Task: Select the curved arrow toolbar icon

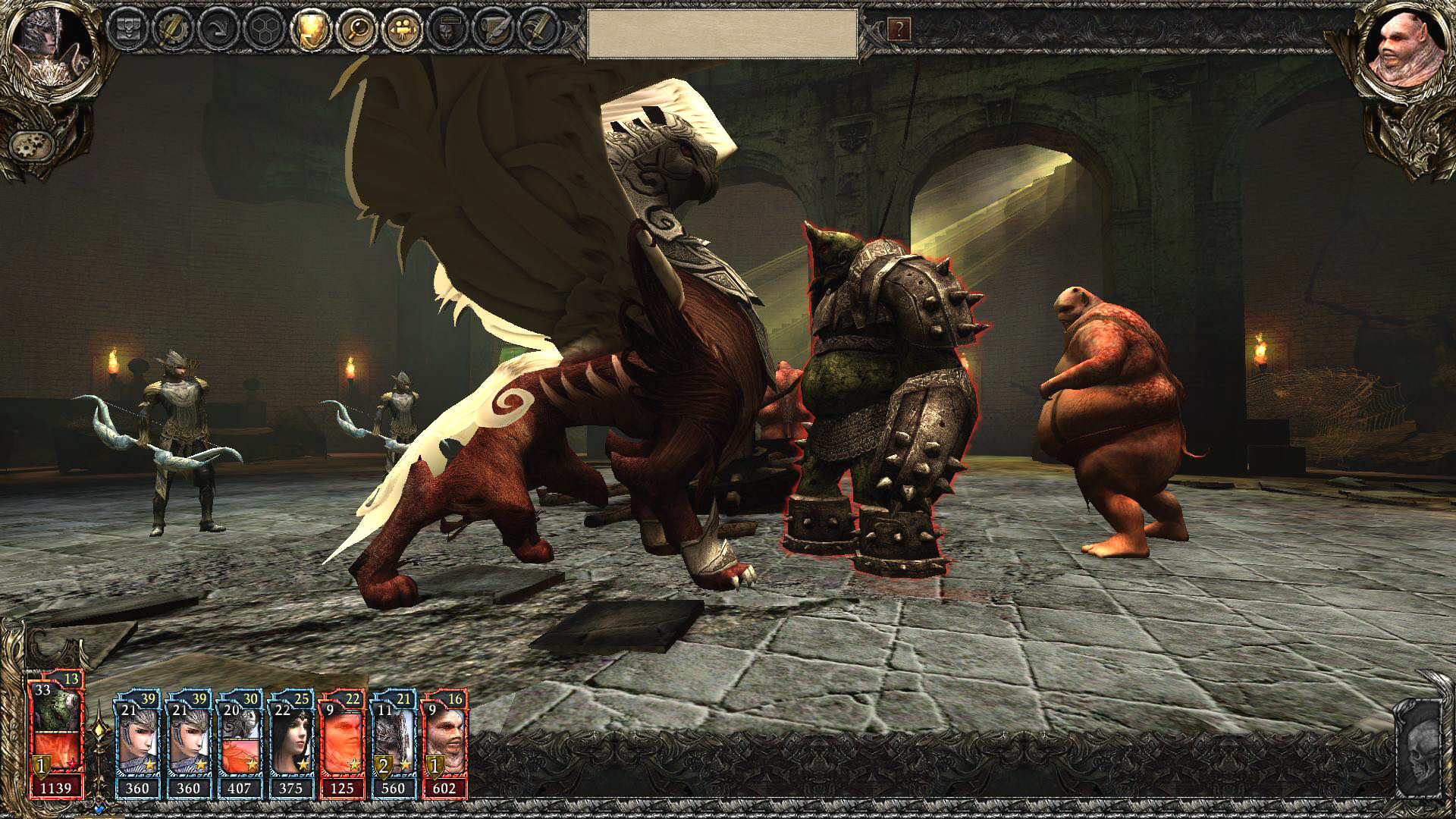Action: click(218, 30)
